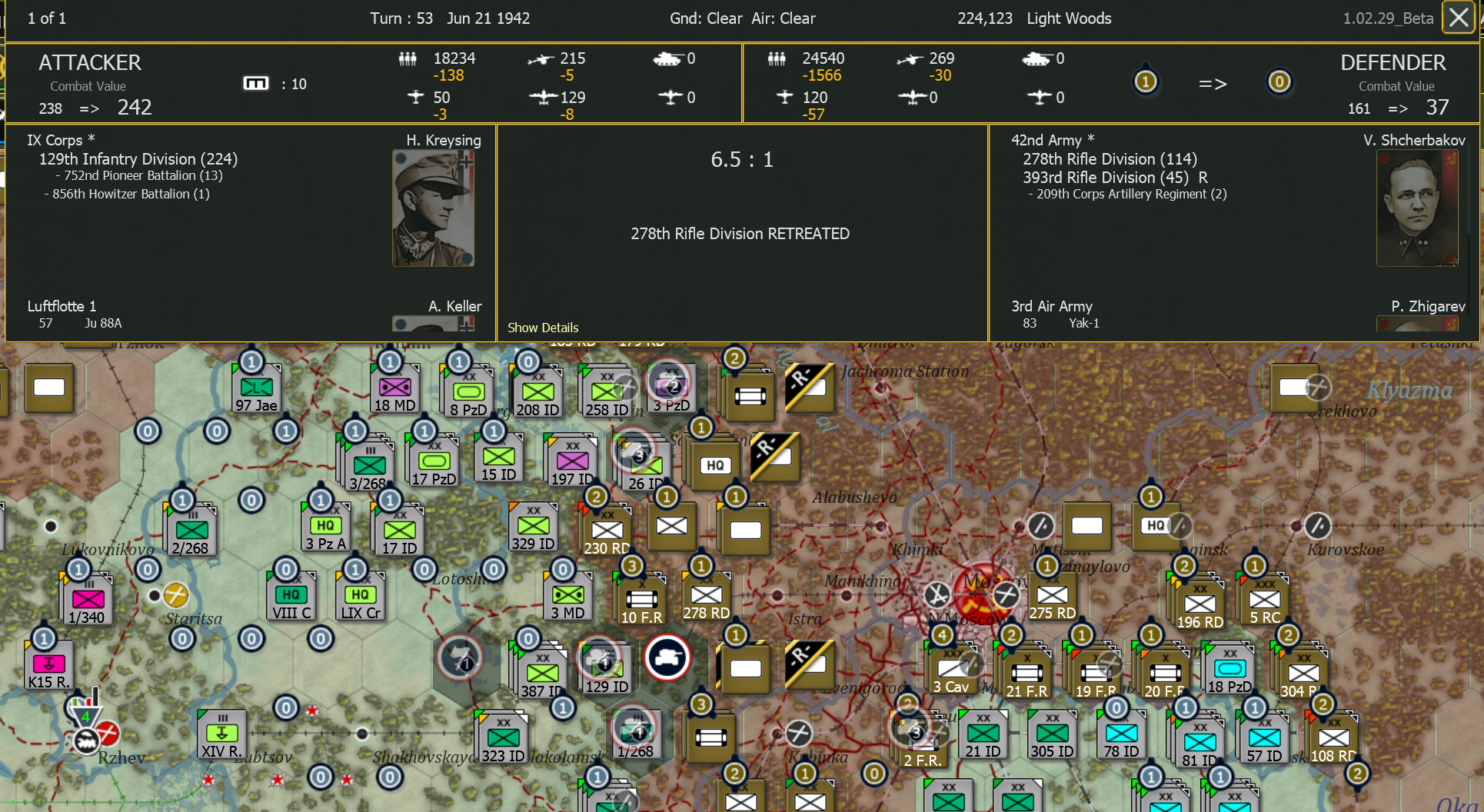Select the 278th Rifle Division in defender list
The height and width of the screenshot is (812, 1484).
coord(1110,159)
